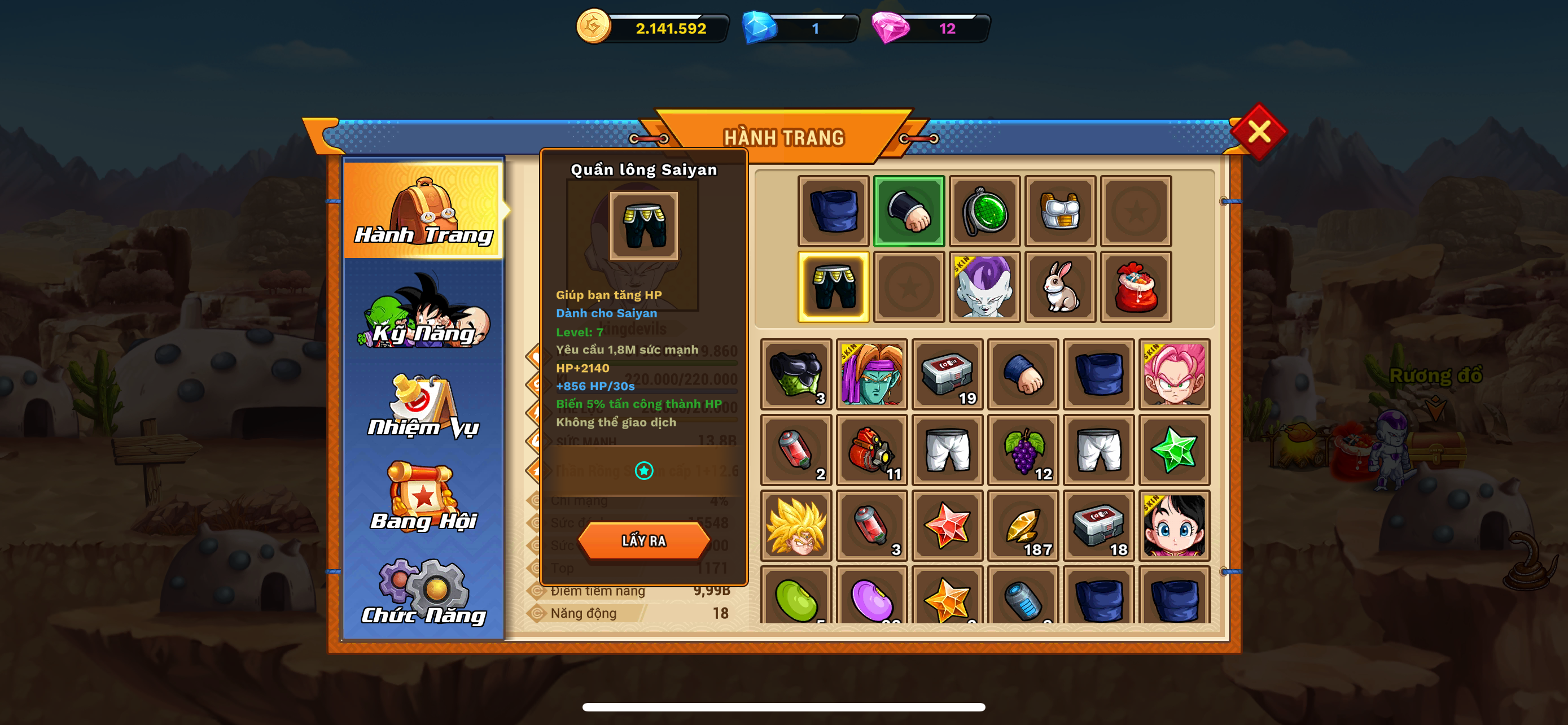The width and height of the screenshot is (1568, 725).
Task: Select the equipped green radar slot
Action: tap(984, 211)
